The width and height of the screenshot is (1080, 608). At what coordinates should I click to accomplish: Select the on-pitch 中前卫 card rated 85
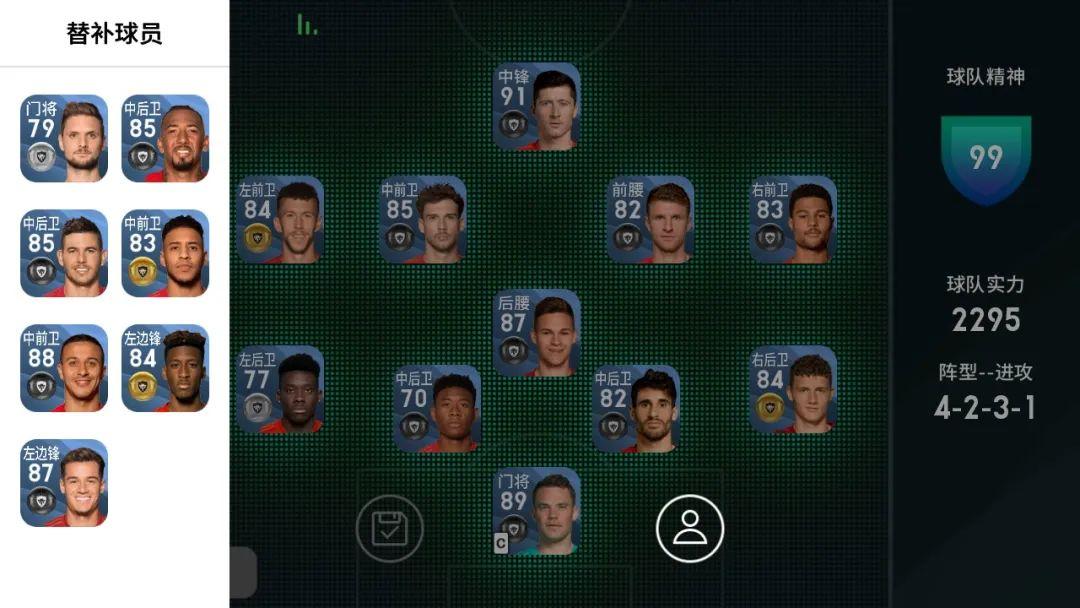[422, 220]
